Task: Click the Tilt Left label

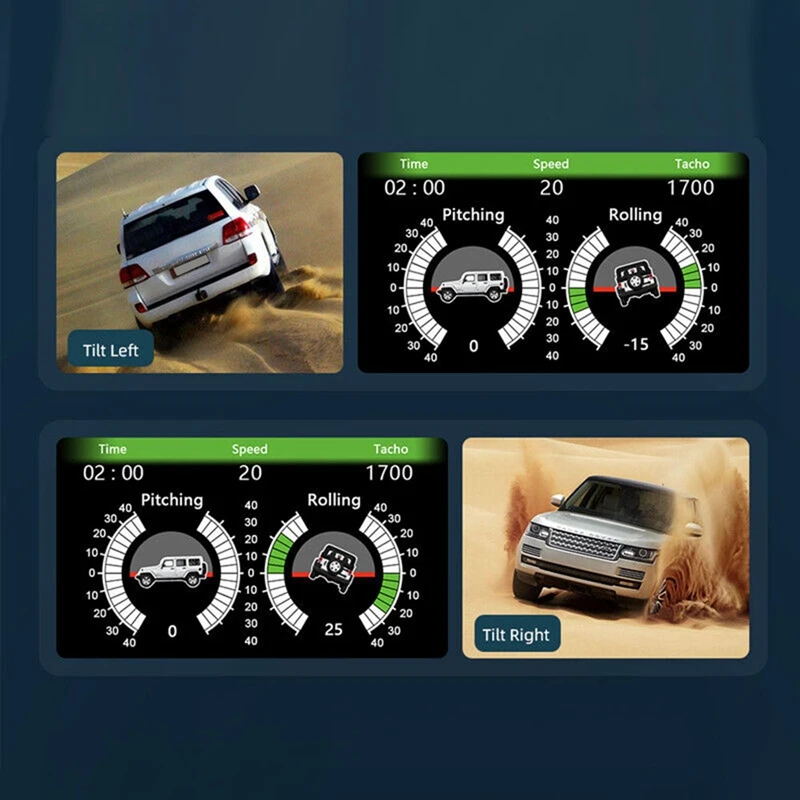Action: (x=111, y=351)
